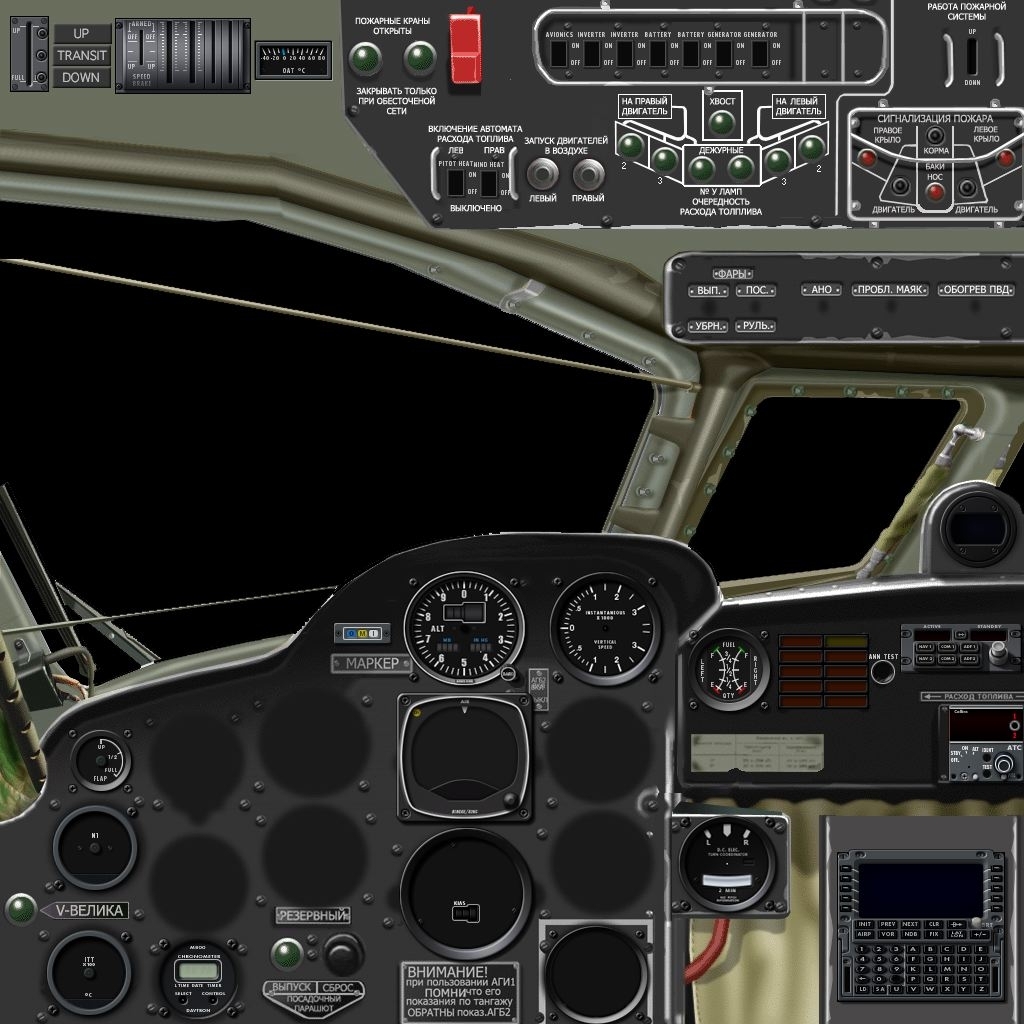Toggle the Wind Heat switch

click(489, 183)
